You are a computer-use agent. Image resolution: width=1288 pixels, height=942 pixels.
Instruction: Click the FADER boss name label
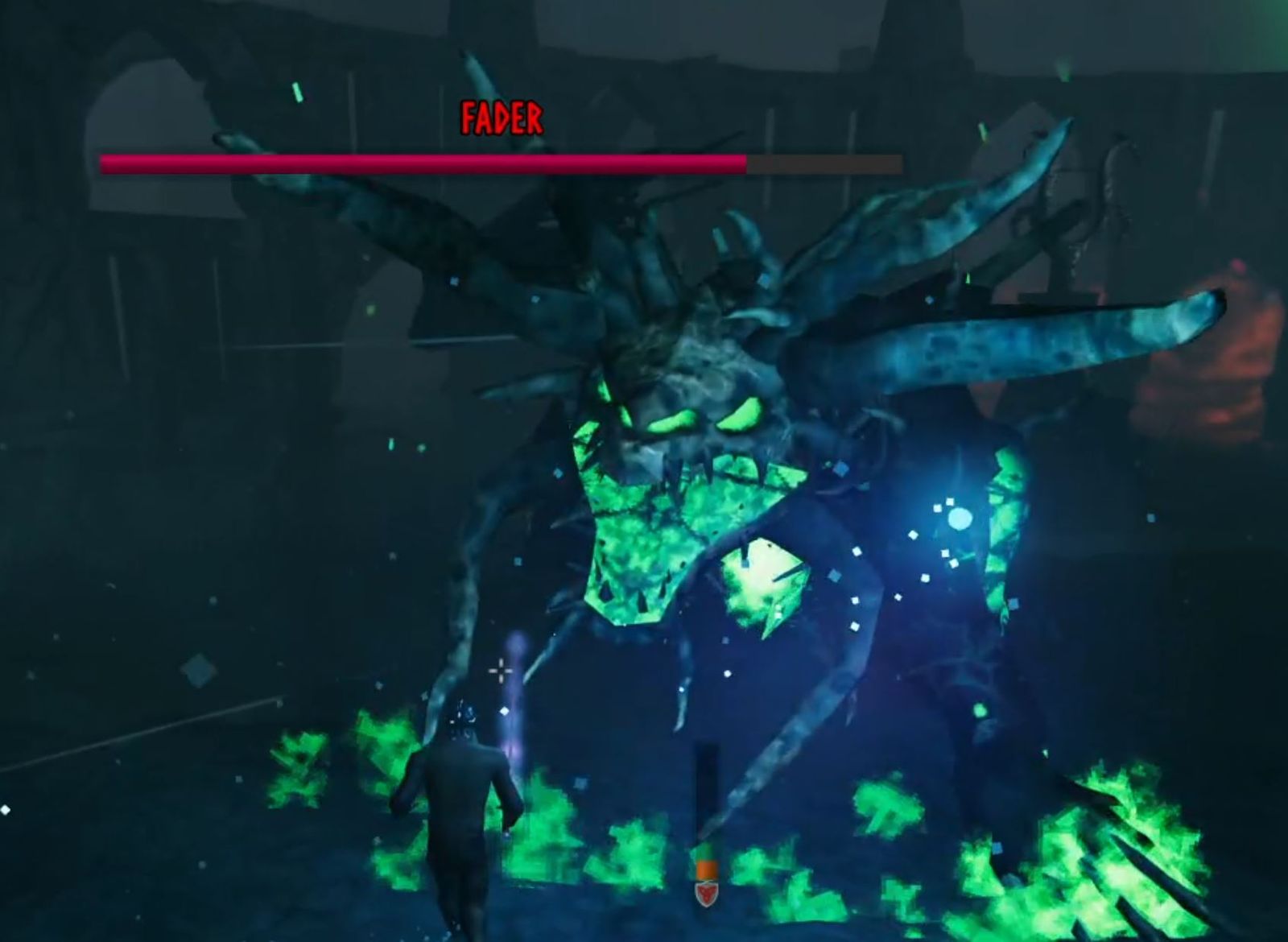click(x=502, y=118)
